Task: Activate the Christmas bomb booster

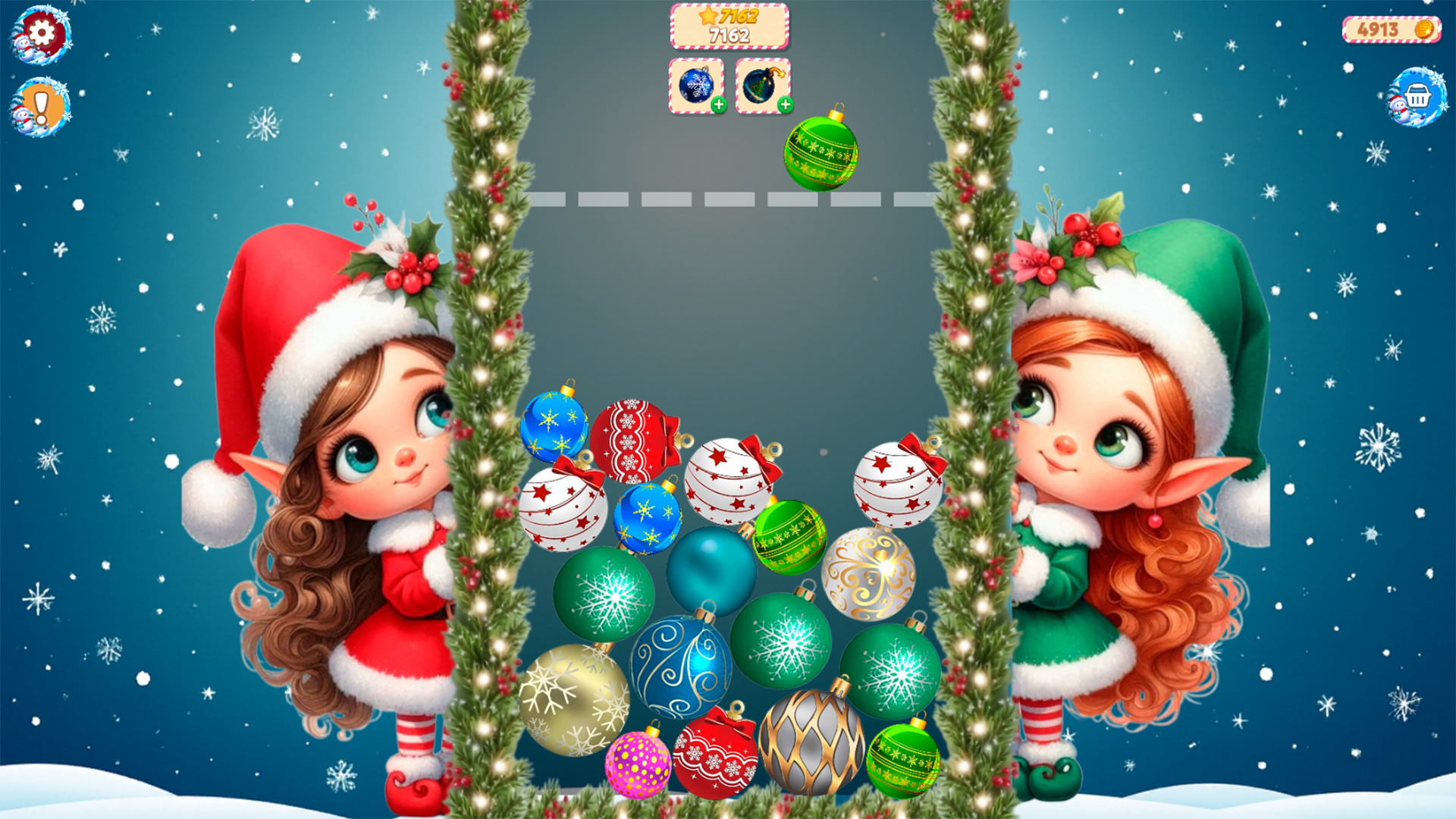Action: pos(760,86)
